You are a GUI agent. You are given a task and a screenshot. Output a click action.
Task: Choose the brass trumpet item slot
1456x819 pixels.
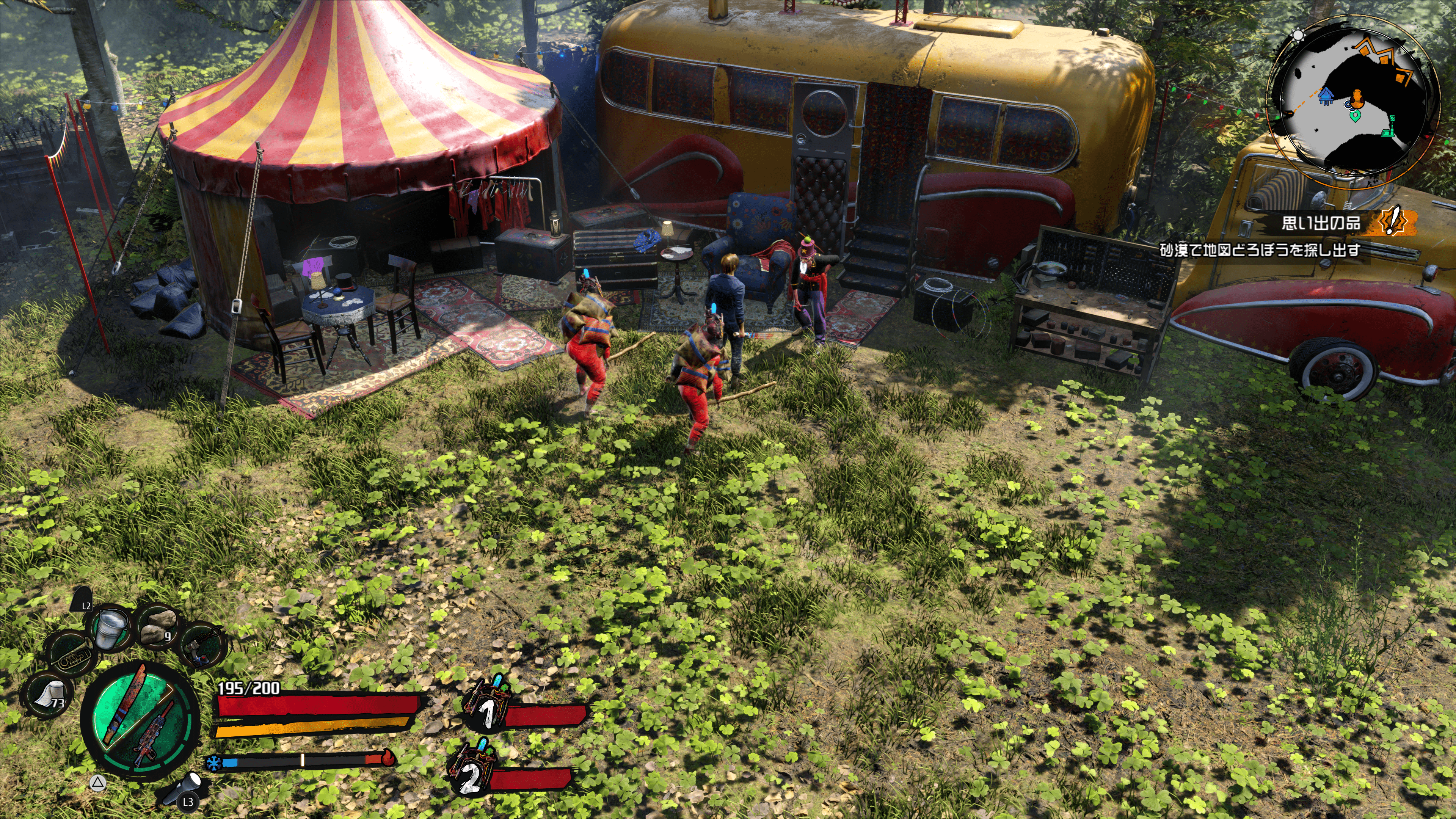coord(70,656)
